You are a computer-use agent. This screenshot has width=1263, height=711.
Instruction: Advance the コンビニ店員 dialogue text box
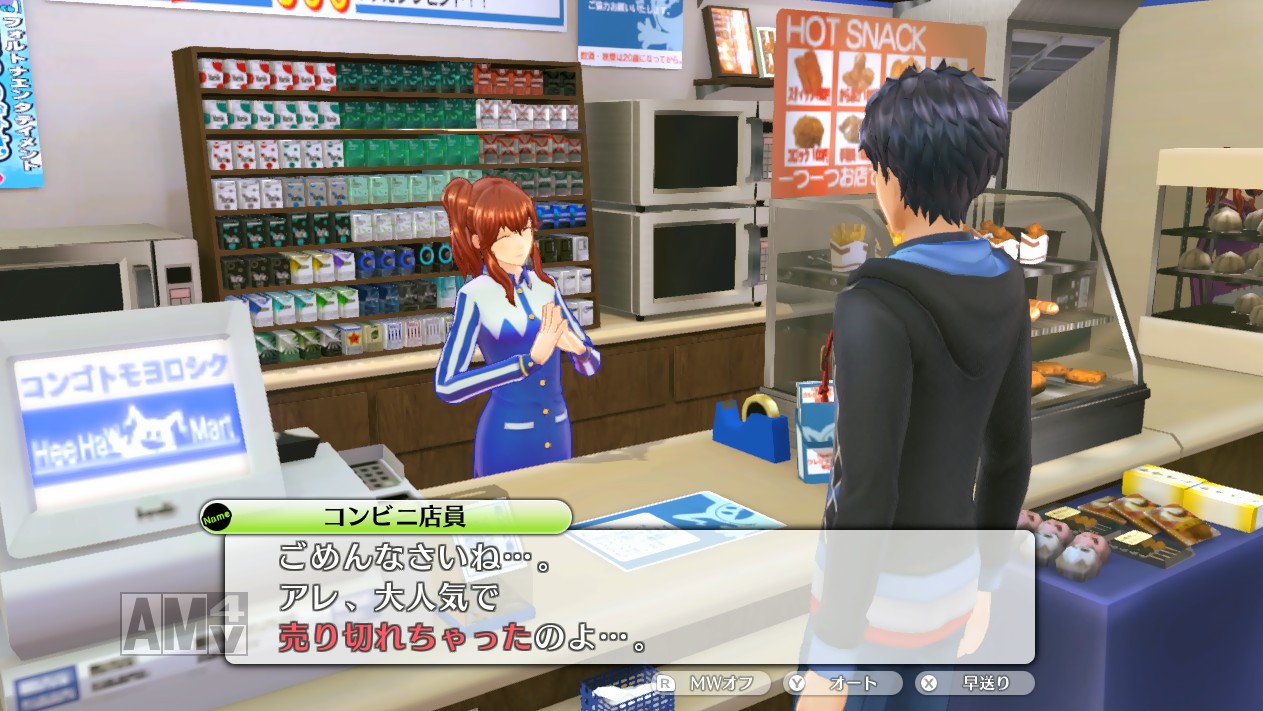tap(629, 597)
